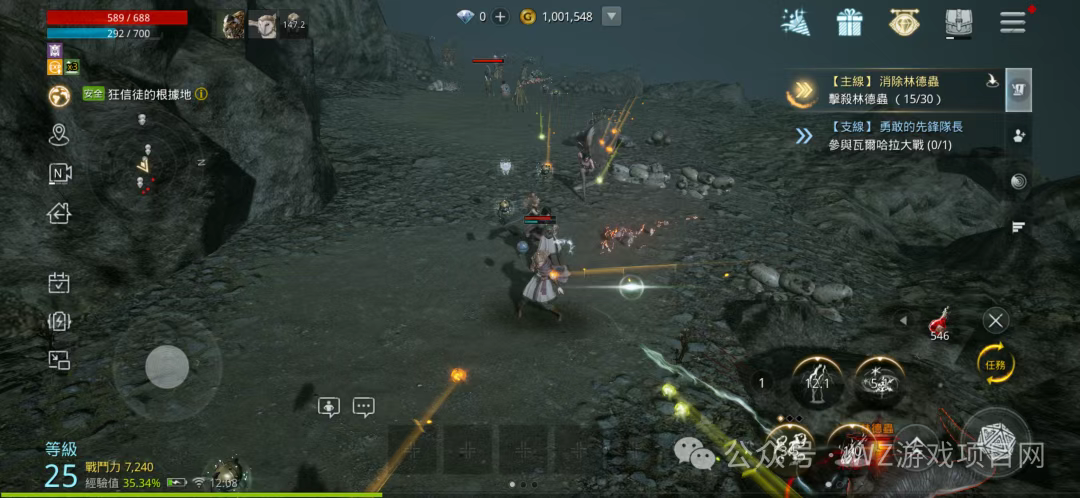Switch to the party member tab

tap(1018, 136)
